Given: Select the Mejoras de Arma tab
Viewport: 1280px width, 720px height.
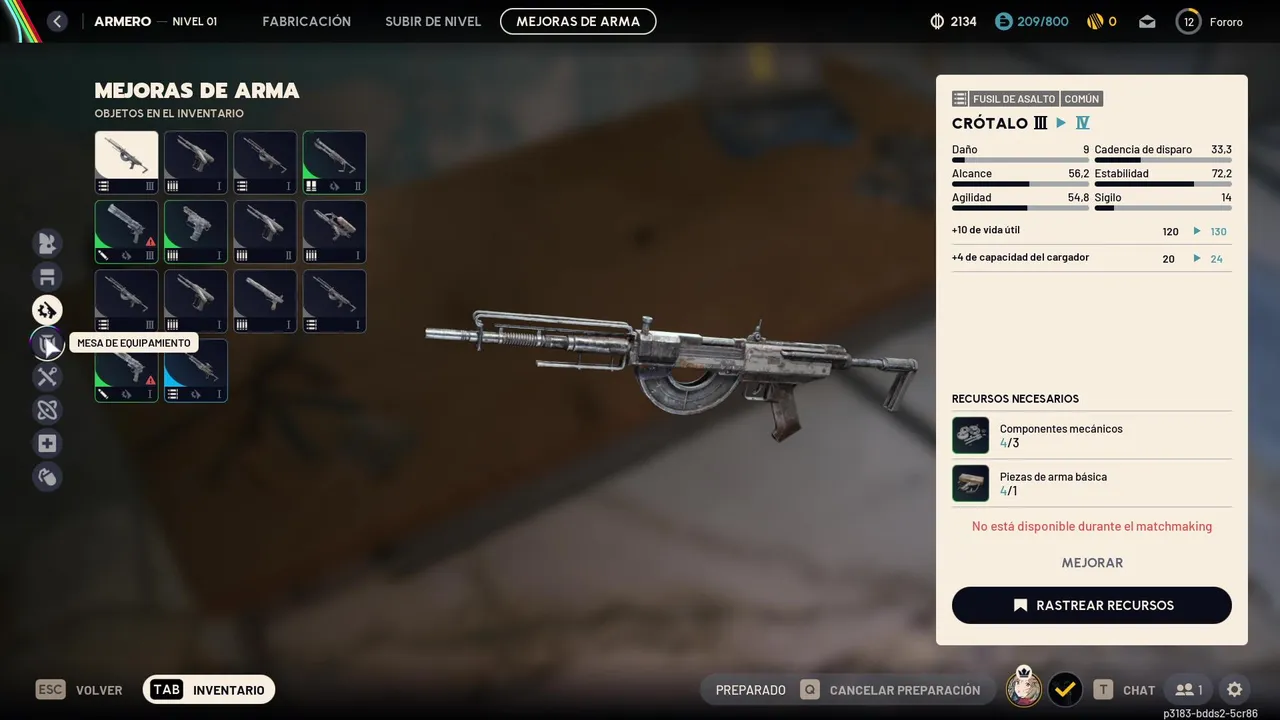Looking at the screenshot, I should pyautogui.click(x=578, y=21).
